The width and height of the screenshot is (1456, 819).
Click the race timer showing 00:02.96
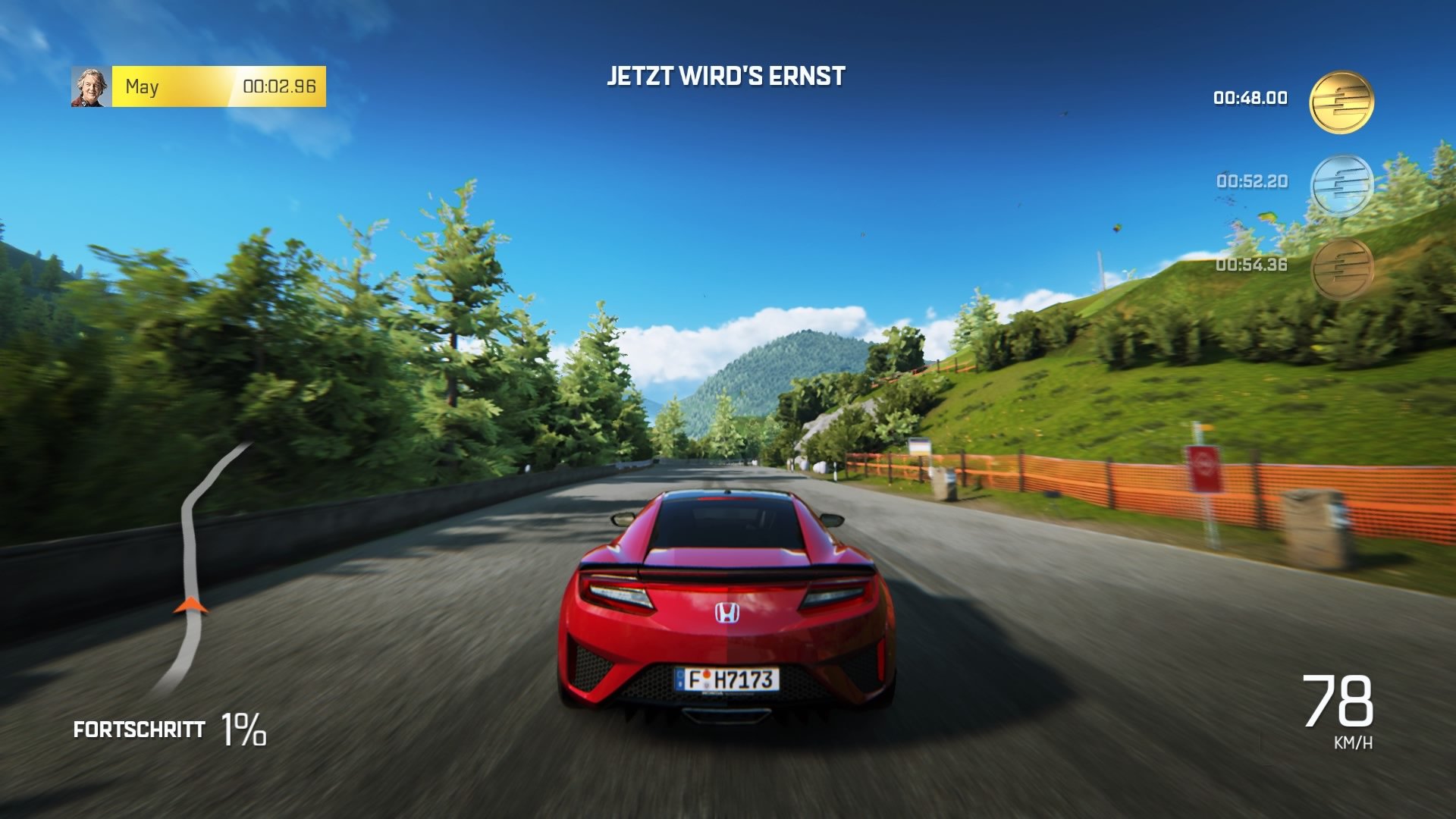click(x=281, y=86)
